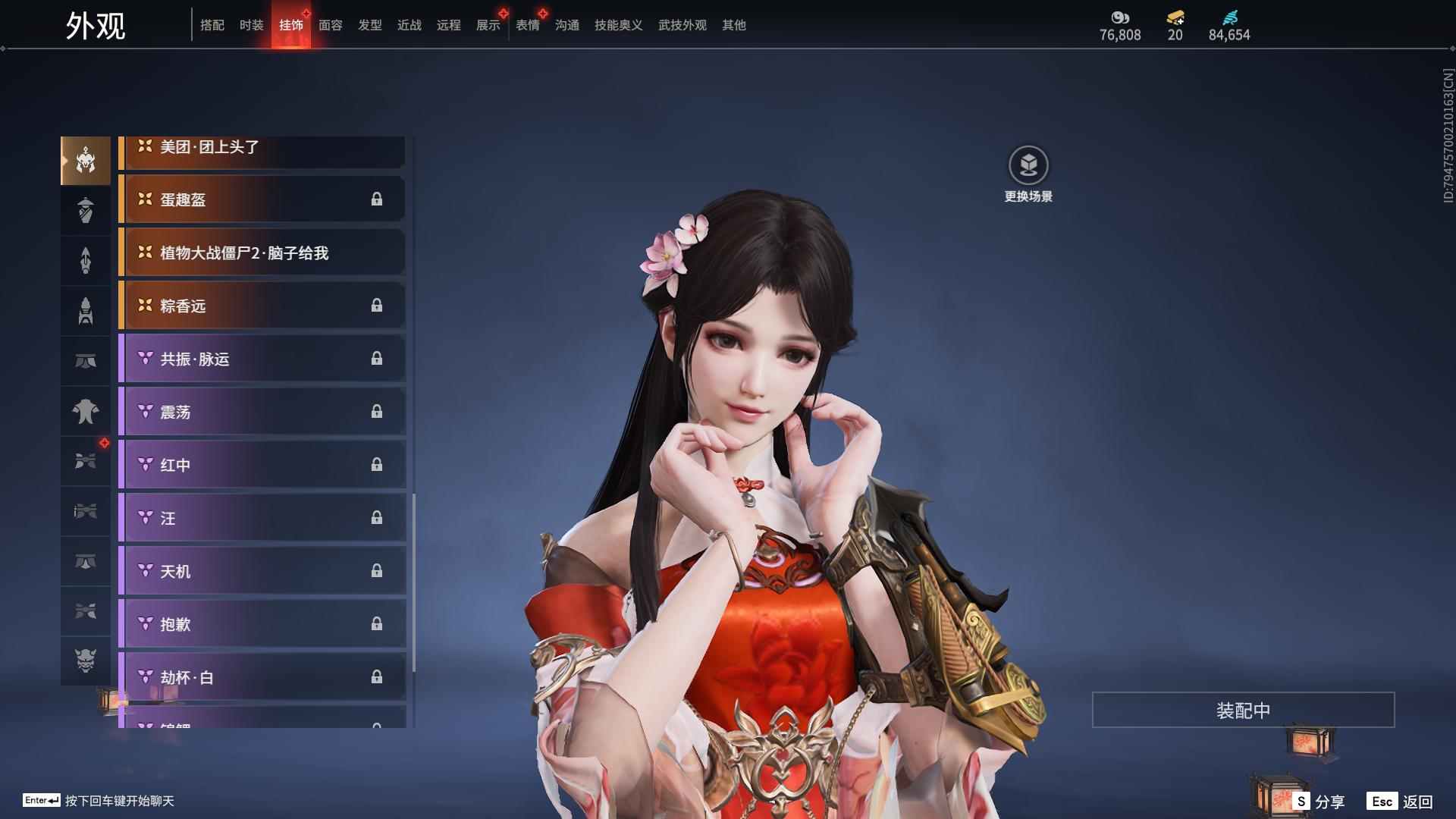Select the helmet pendant category at sidebar top

[x=86, y=161]
